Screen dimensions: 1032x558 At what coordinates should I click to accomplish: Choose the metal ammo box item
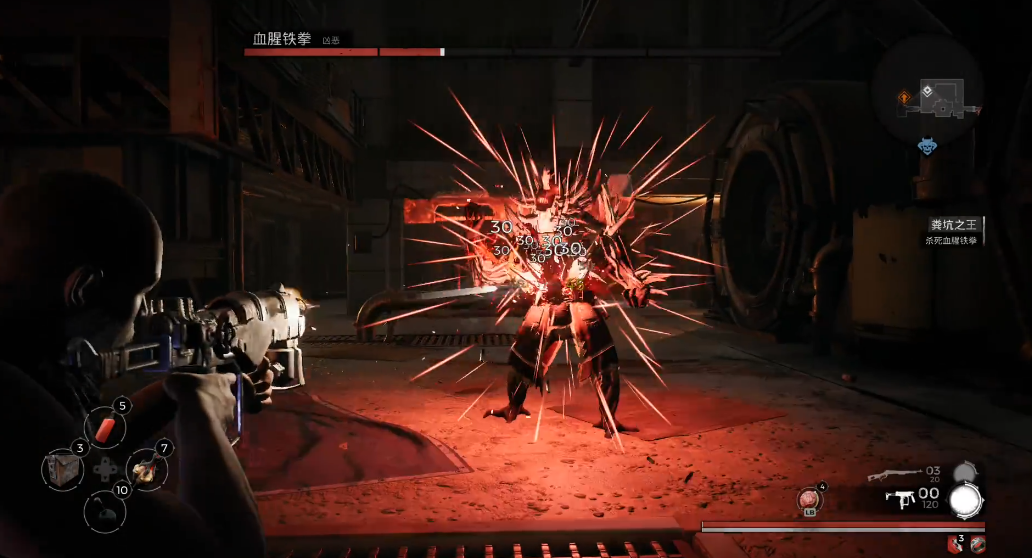point(62,469)
